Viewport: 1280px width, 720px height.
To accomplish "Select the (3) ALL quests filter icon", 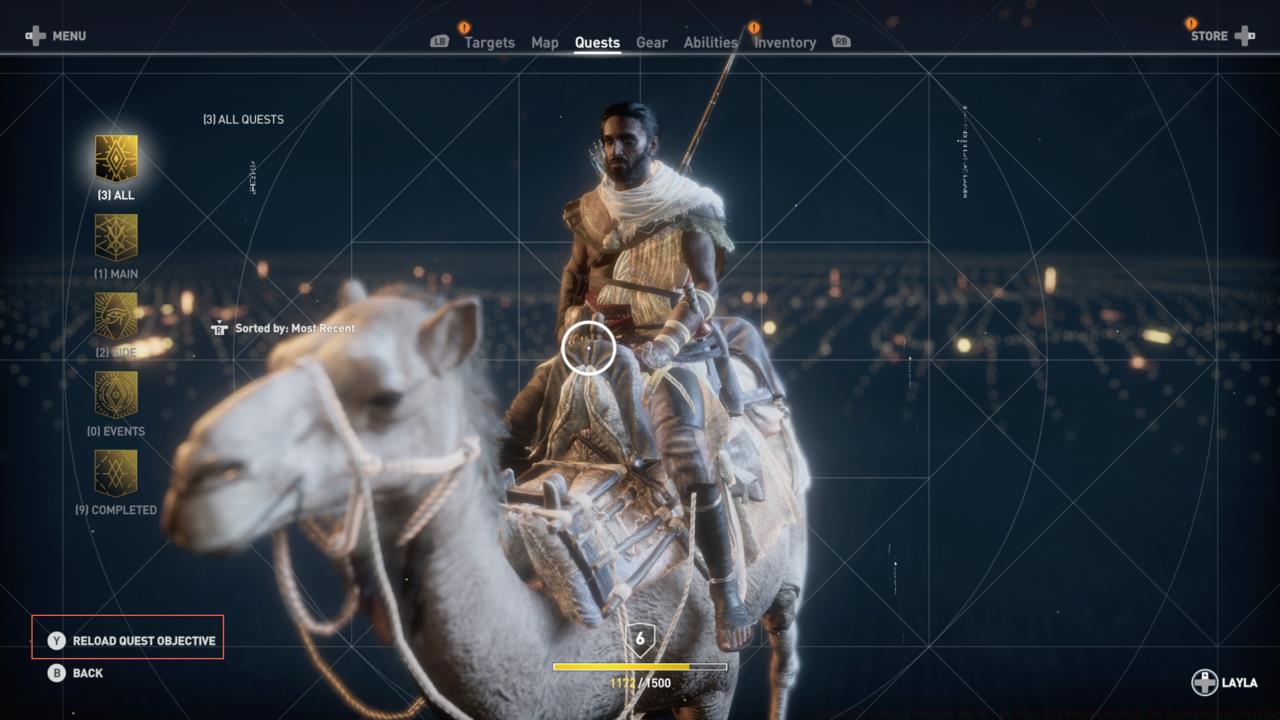I will [x=115, y=155].
